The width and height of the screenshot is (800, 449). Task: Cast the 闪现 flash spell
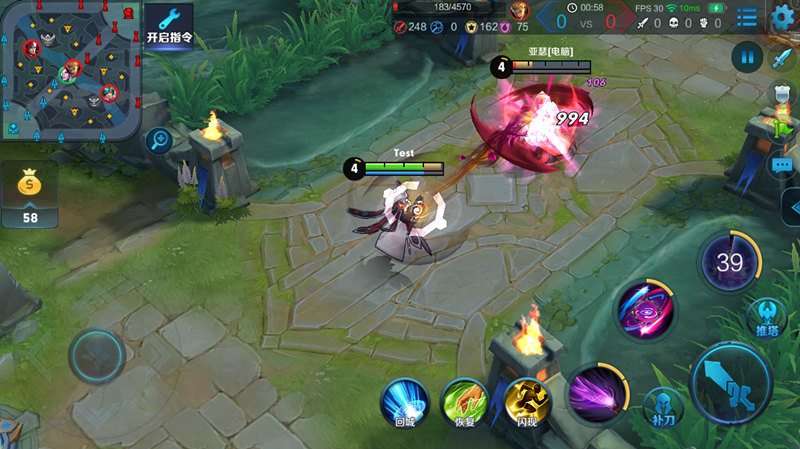click(528, 402)
